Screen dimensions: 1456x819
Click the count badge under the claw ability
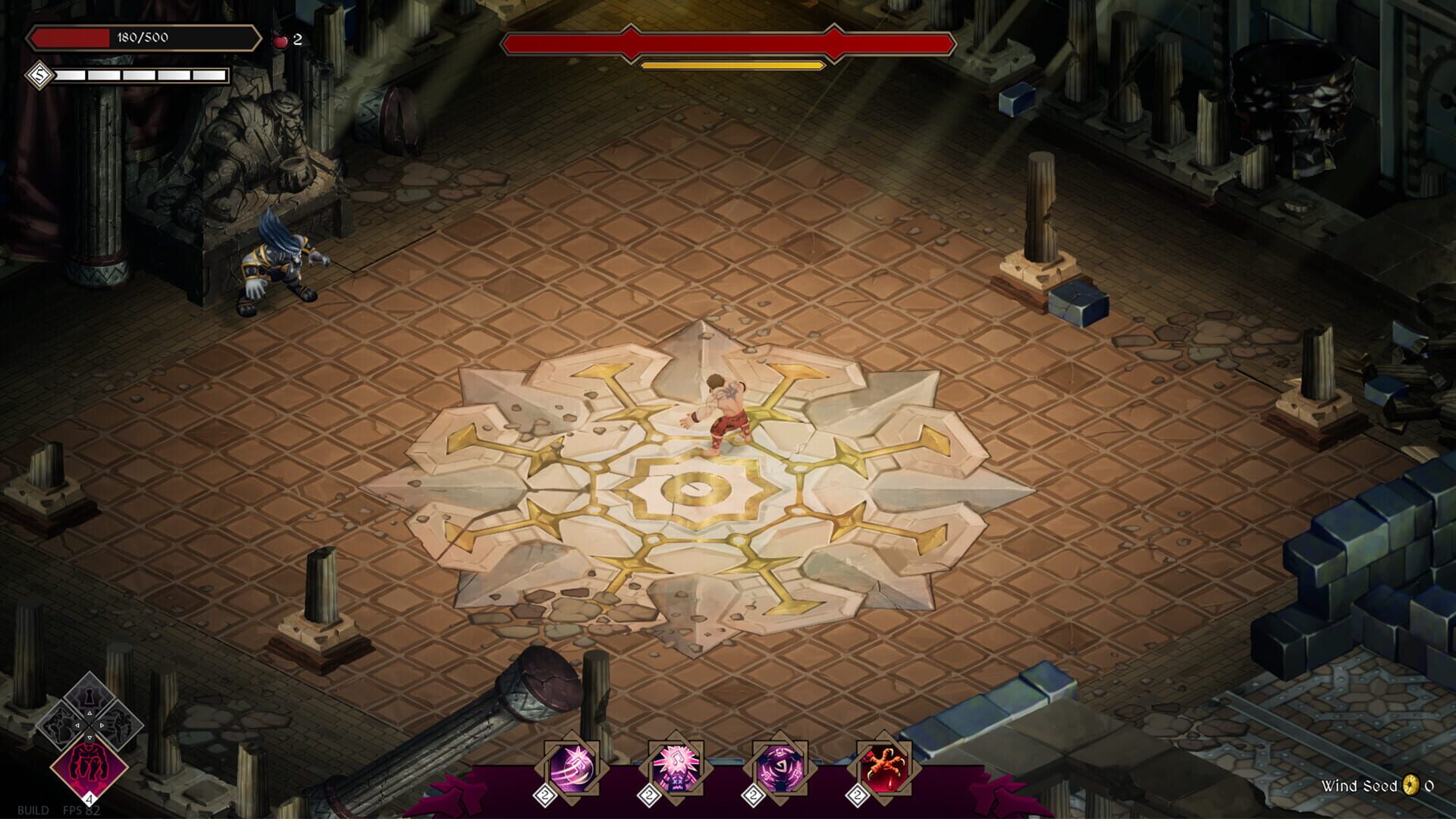tap(857, 795)
